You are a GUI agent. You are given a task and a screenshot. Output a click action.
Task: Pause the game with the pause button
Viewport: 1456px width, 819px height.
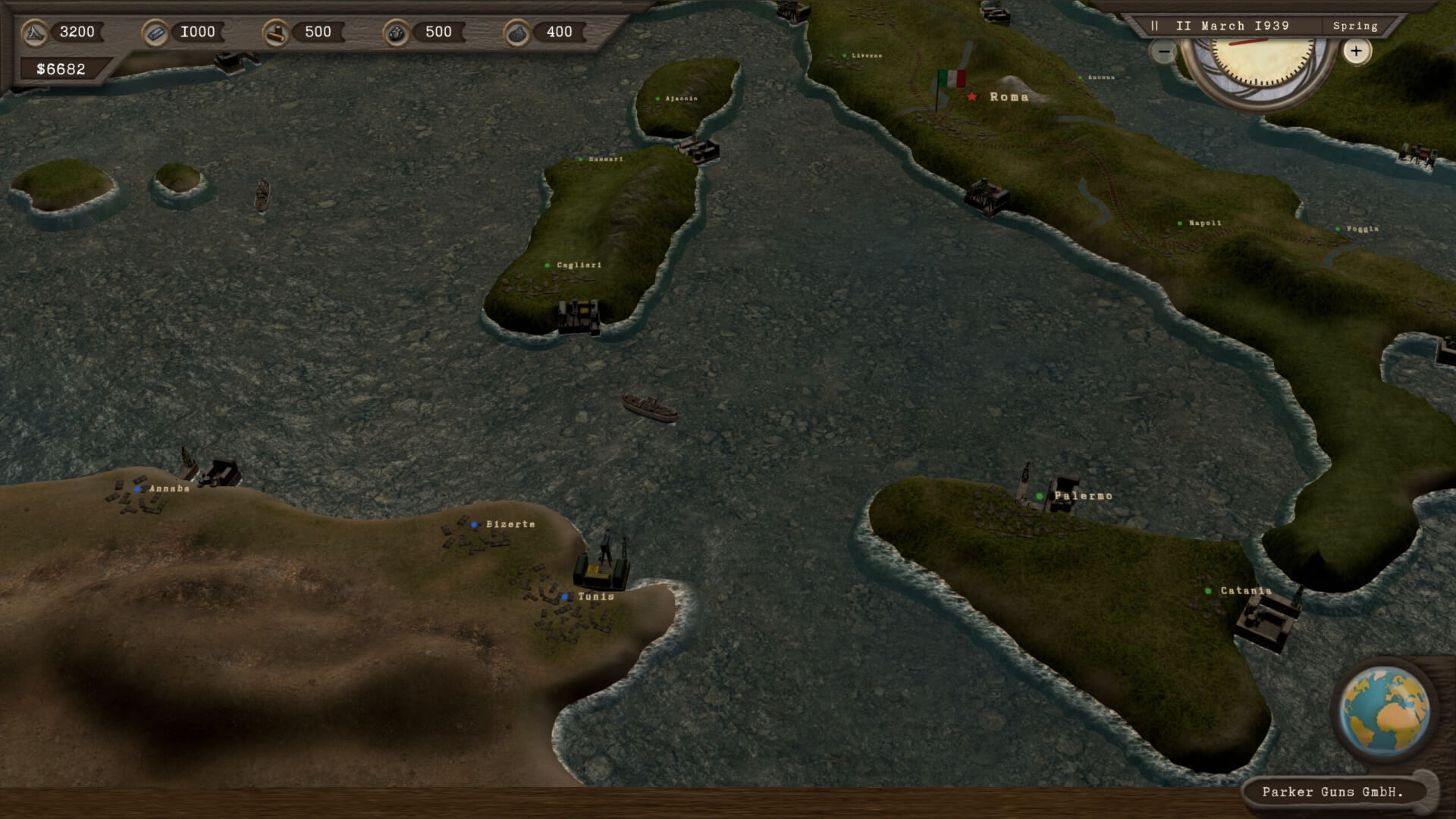click(x=1154, y=26)
